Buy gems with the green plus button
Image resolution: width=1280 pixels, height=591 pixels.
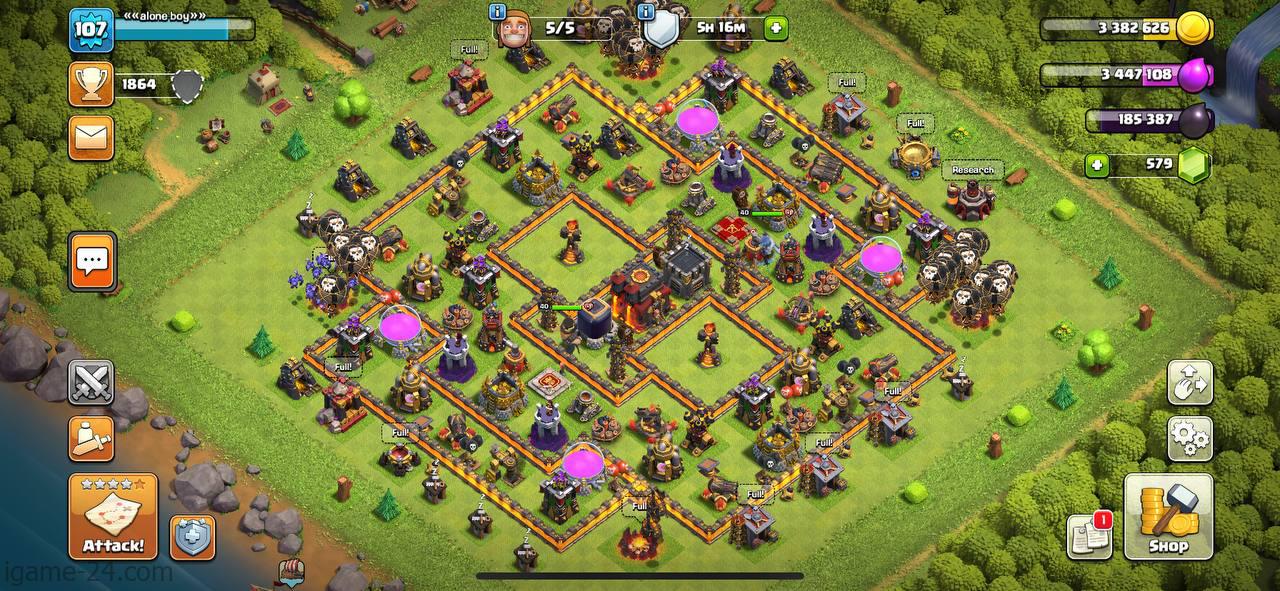pyautogui.click(x=1097, y=165)
